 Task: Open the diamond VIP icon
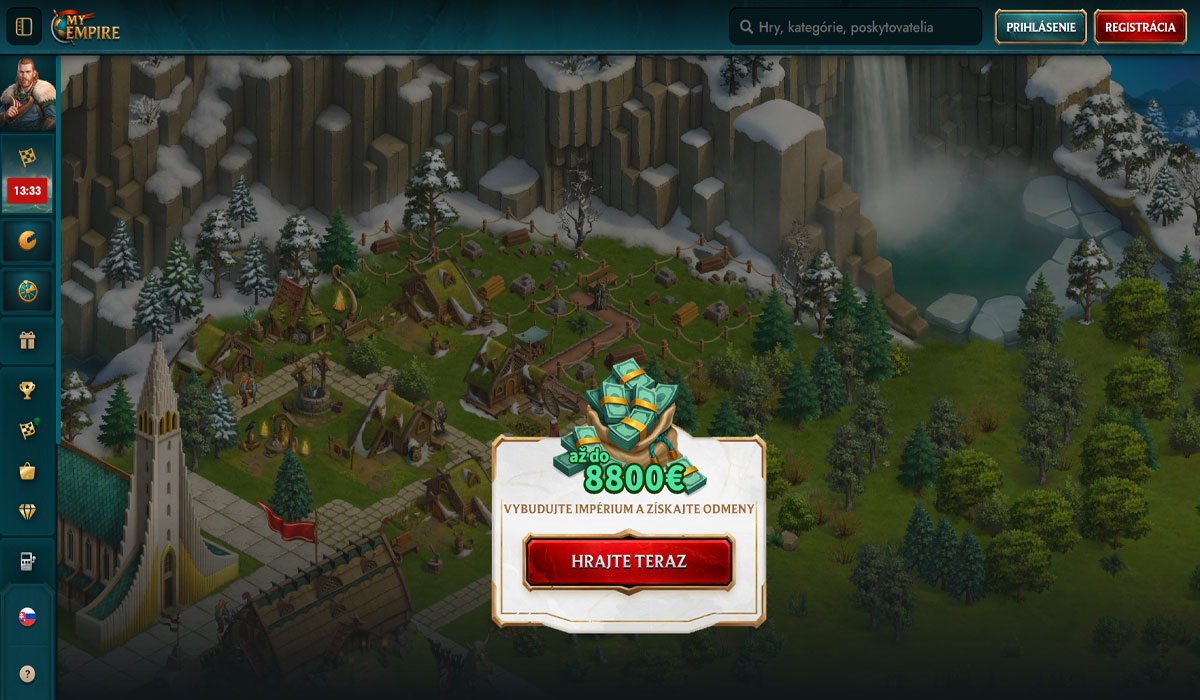28,512
